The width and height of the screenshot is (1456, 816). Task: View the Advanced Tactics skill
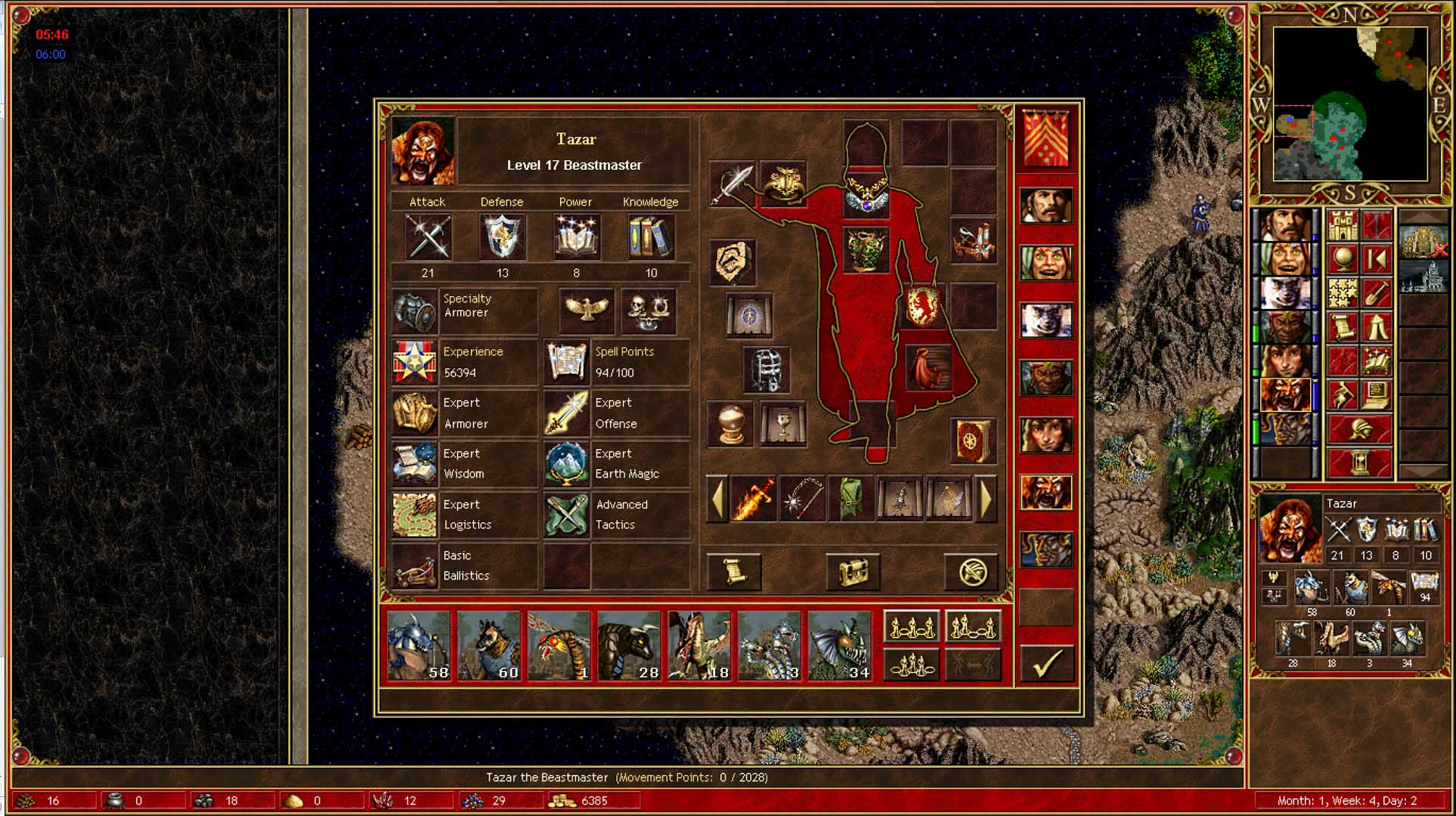pyautogui.click(x=566, y=515)
